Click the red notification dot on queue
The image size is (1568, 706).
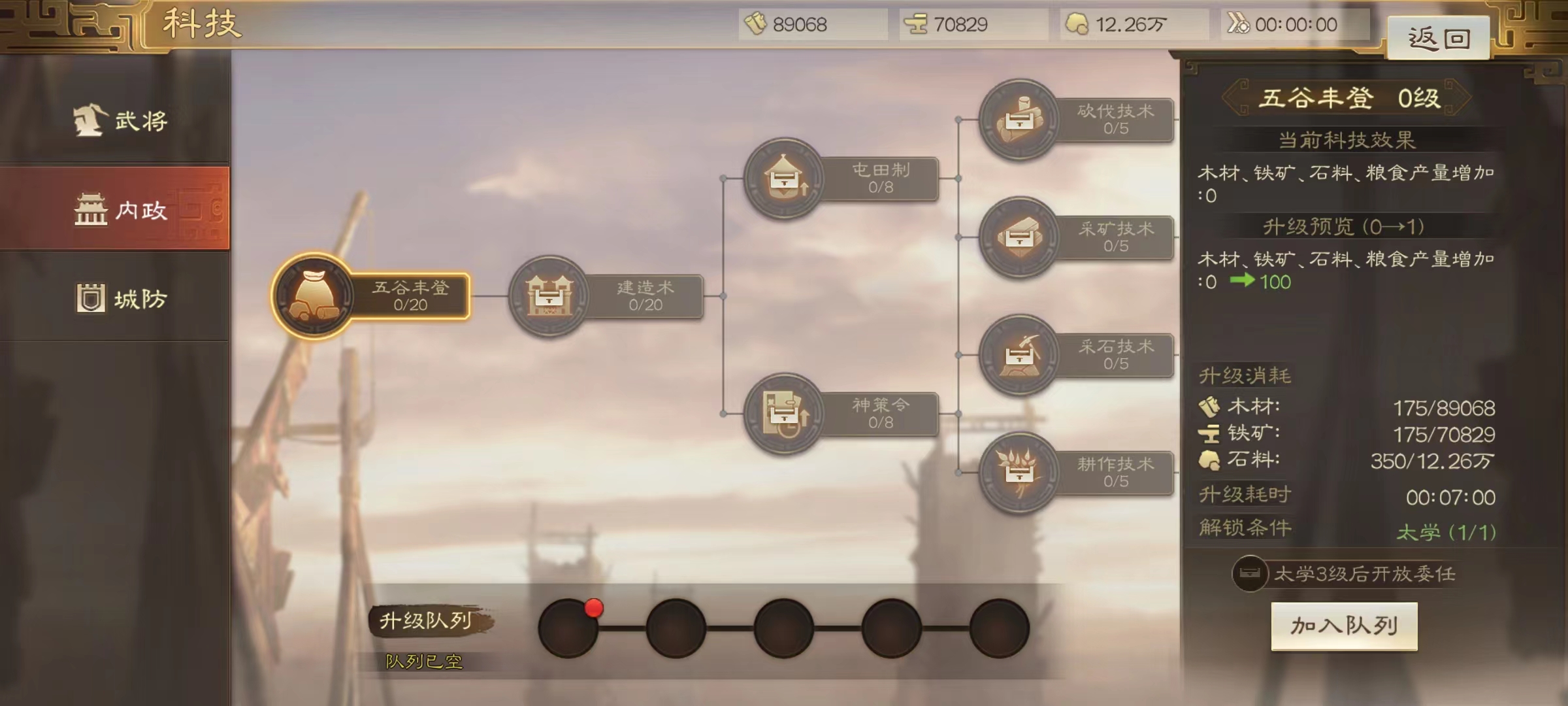pyautogui.click(x=595, y=609)
